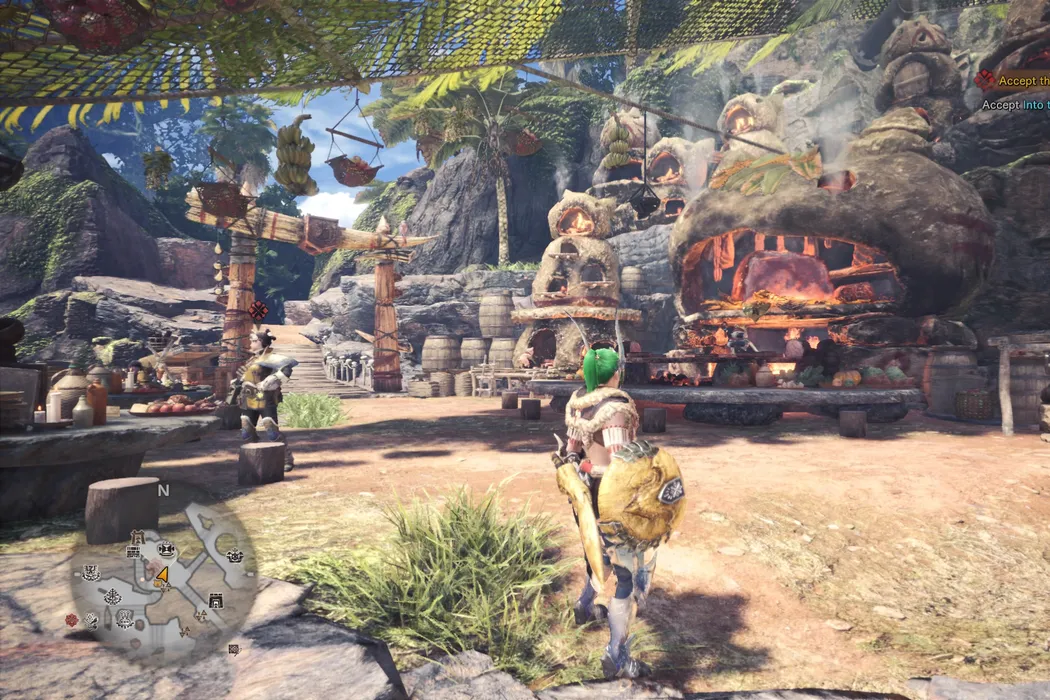
Task: Click the yellow 'Accept' quest objective tracker
Action: coord(1023,82)
